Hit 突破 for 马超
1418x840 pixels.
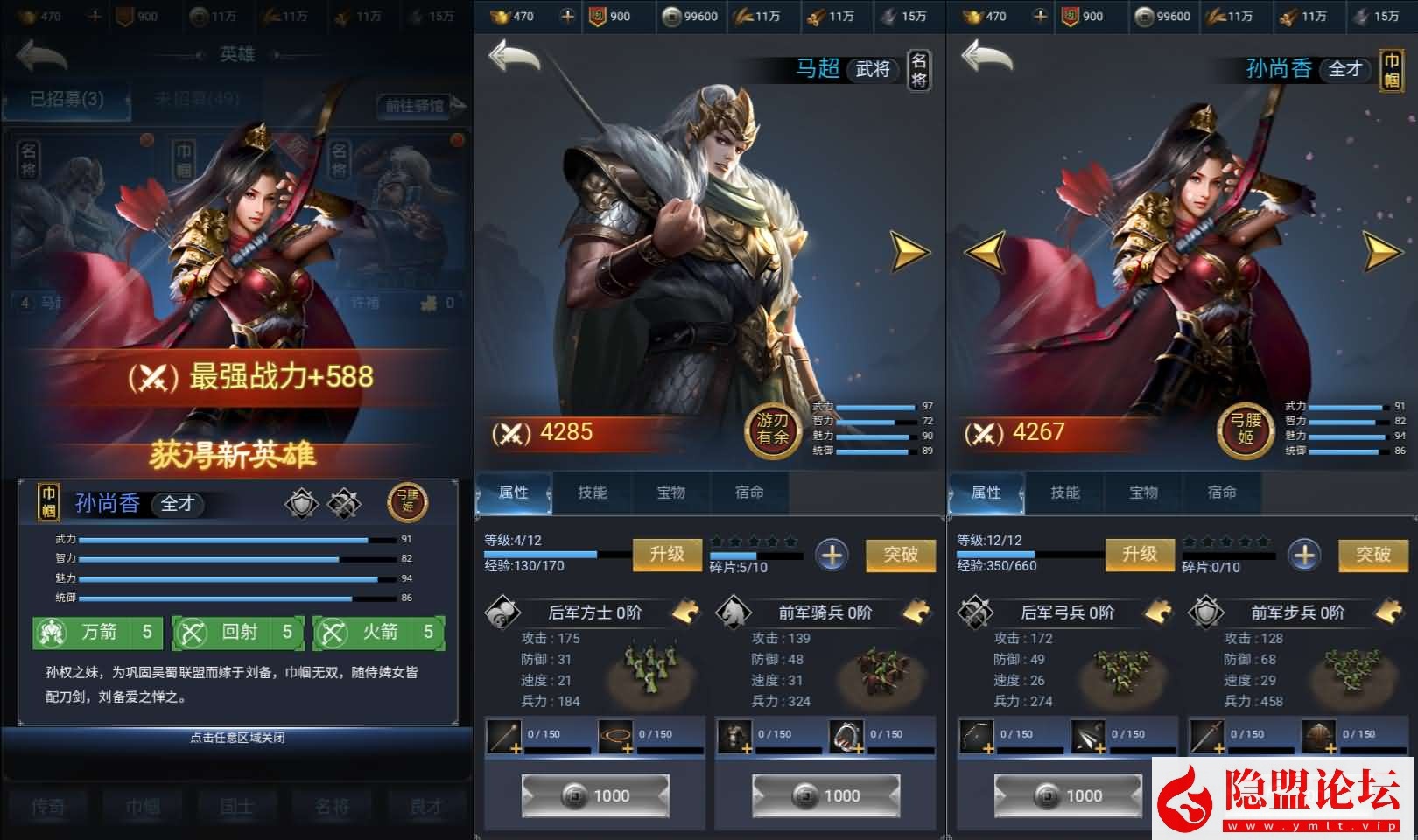click(901, 554)
